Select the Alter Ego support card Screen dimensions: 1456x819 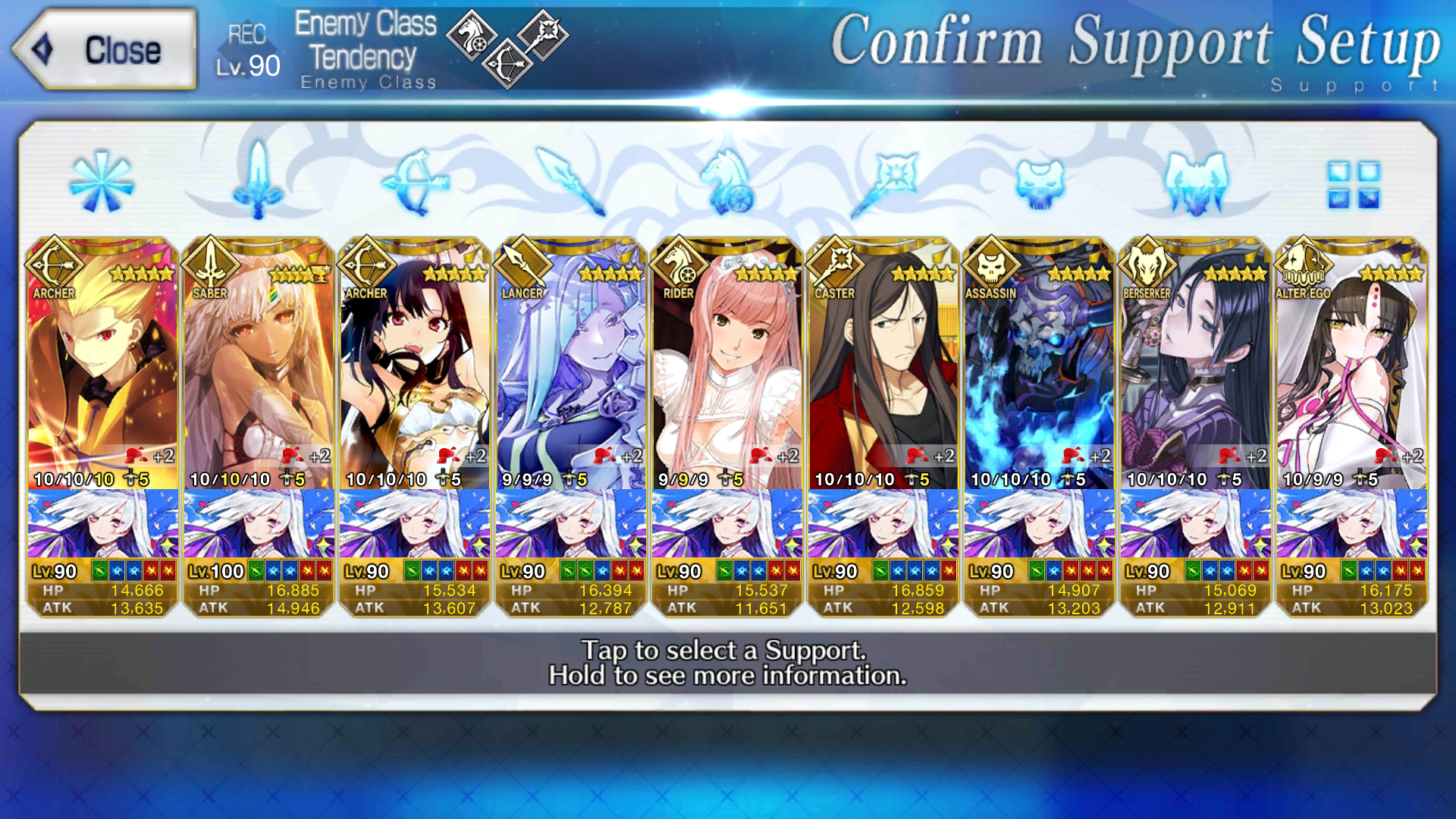point(1352,425)
